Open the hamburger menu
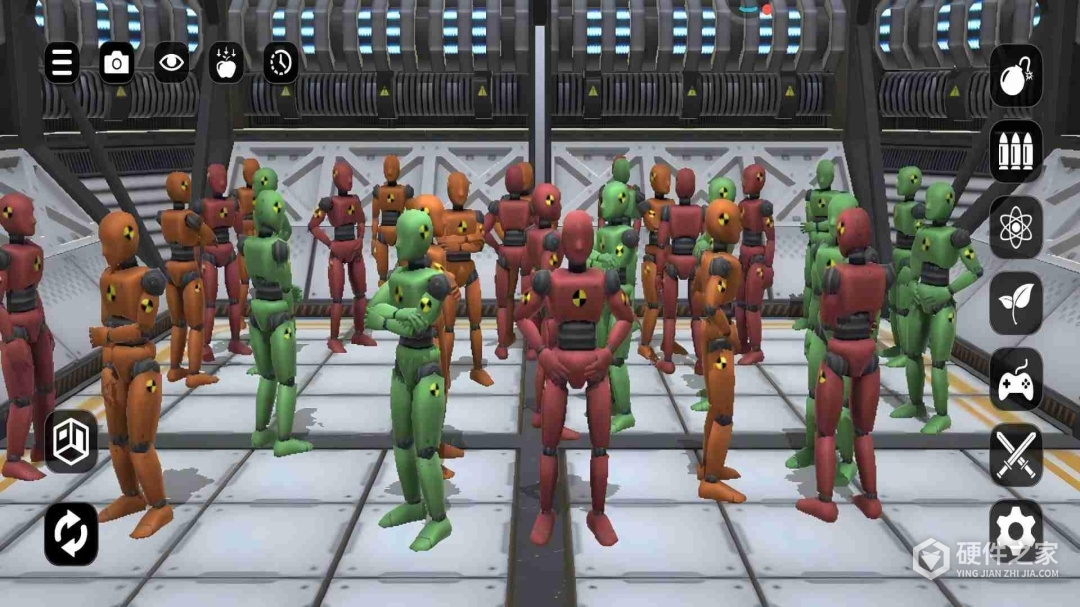Image resolution: width=1080 pixels, height=607 pixels. (x=62, y=63)
